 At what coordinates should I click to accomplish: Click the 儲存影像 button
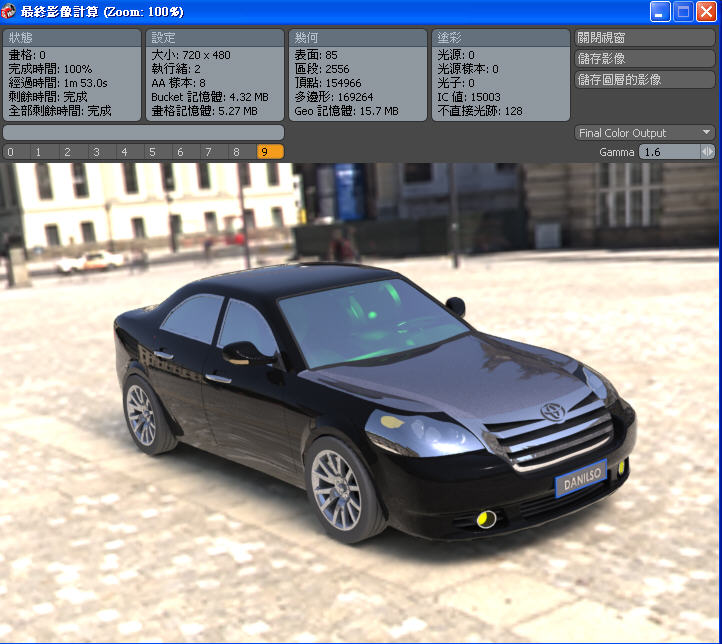pyautogui.click(x=645, y=59)
